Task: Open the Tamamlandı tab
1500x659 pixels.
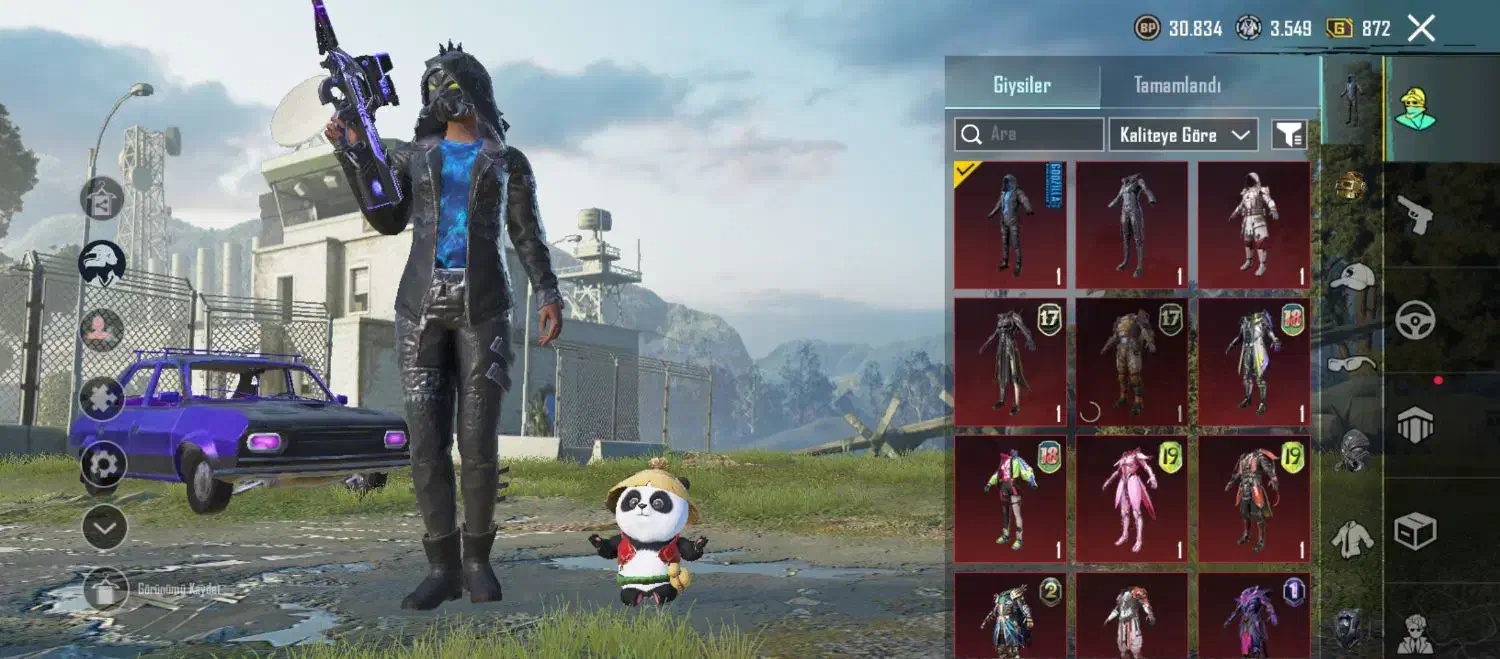Action: point(1177,85)
